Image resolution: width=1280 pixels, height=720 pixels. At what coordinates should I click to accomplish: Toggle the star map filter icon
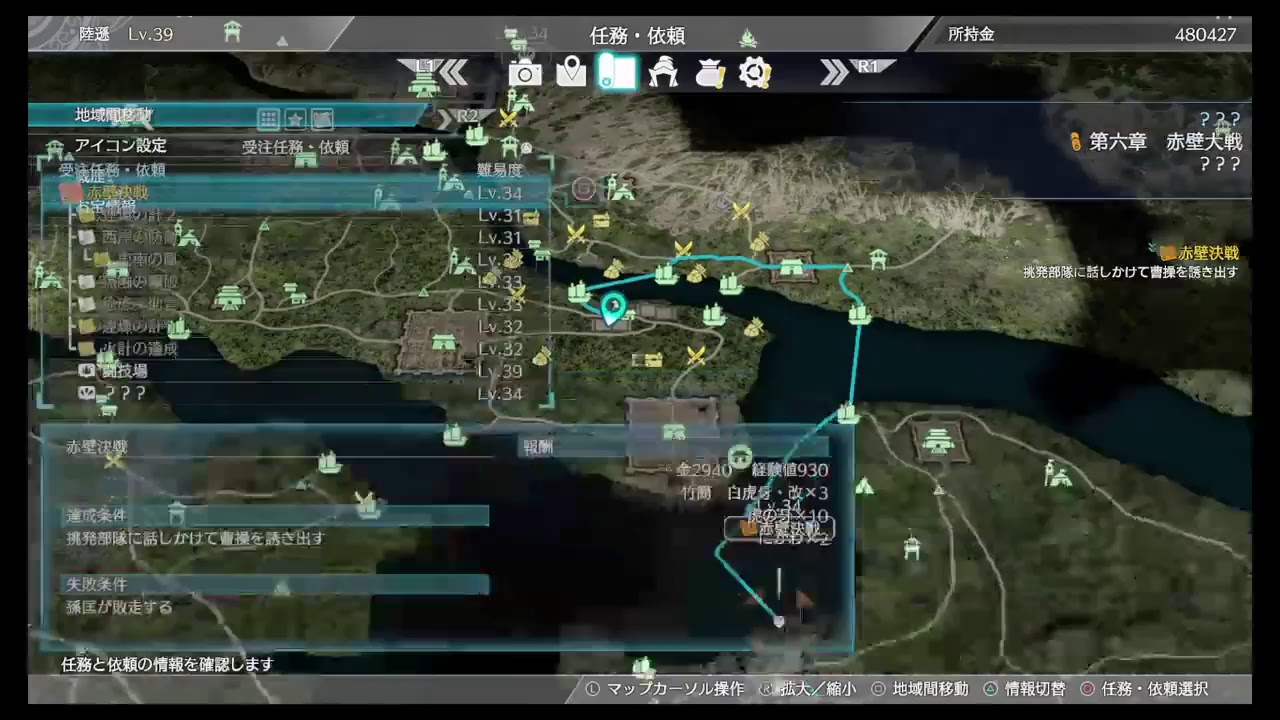click(294, 119)
